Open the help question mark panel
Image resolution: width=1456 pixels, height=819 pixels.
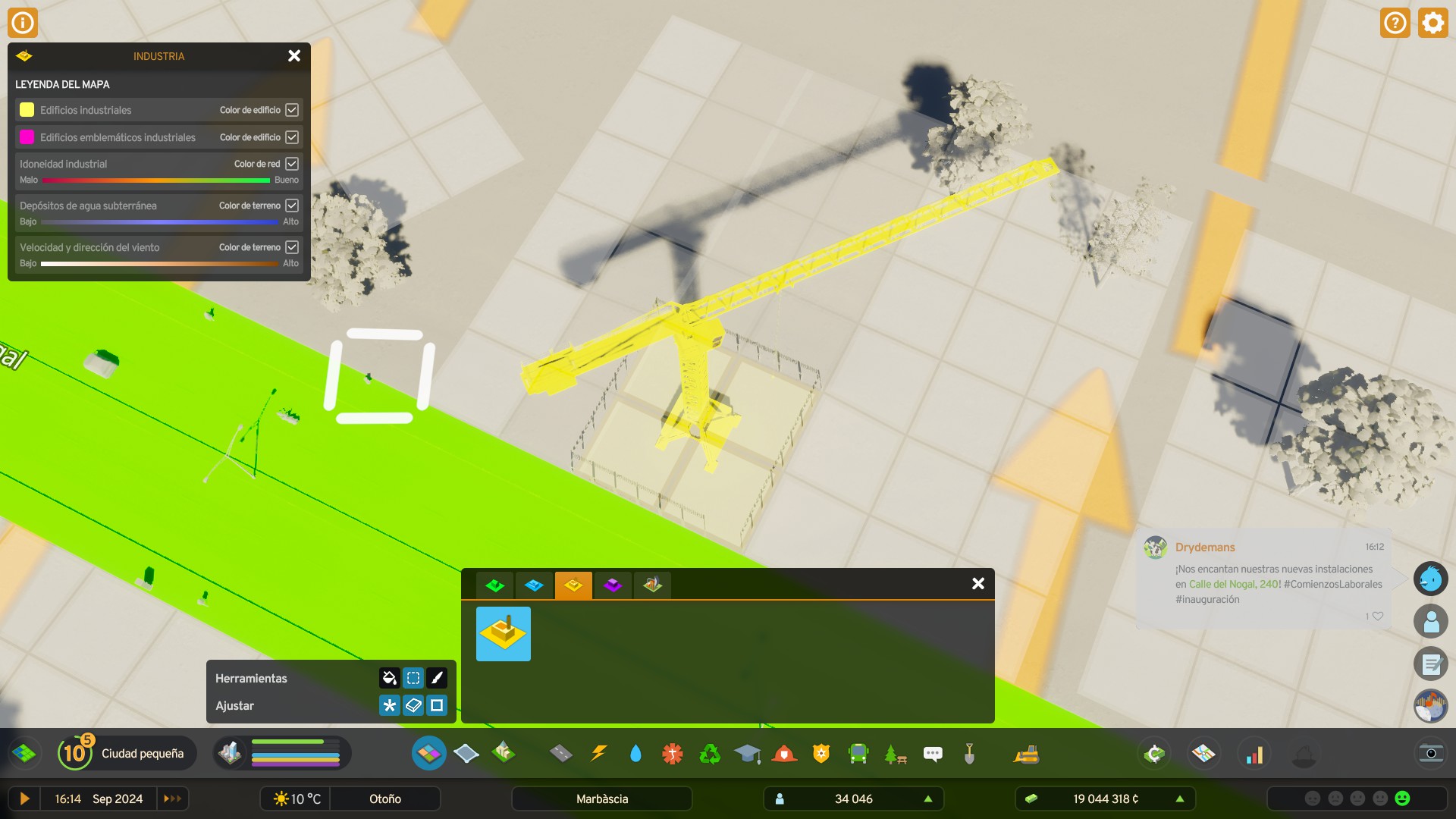pyautogui.click(x=1395, y=22)
